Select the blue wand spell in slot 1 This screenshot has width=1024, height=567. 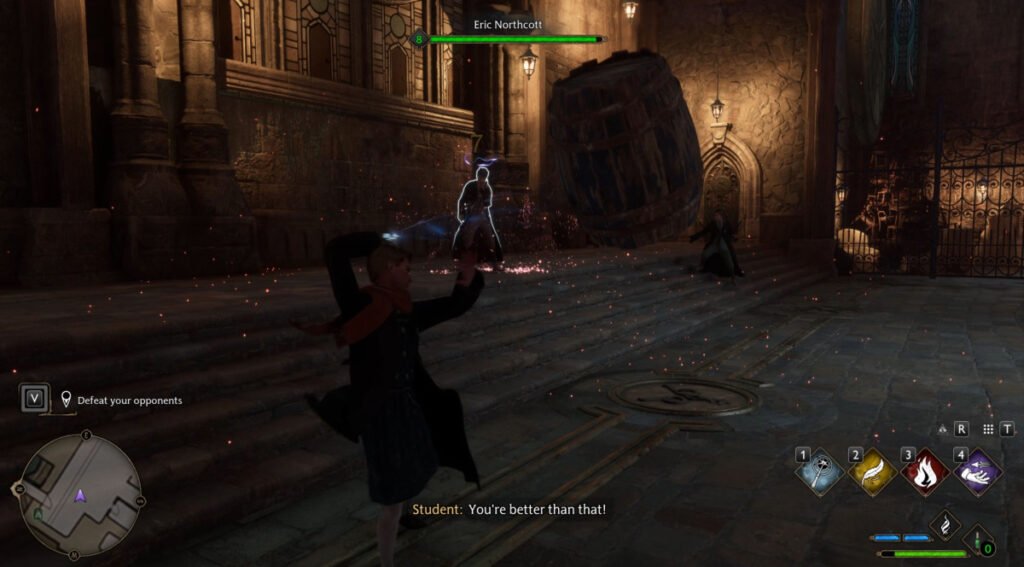click(820, 472)
